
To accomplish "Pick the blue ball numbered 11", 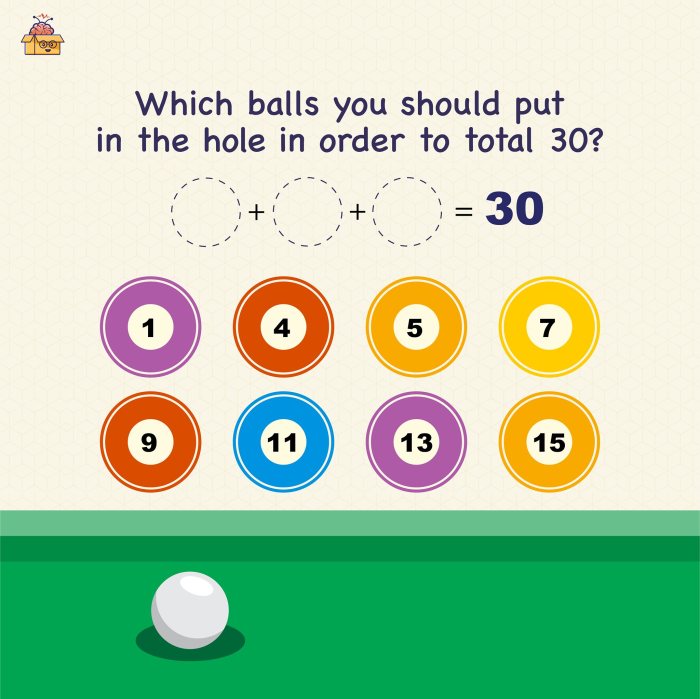I will pos(283,441).
